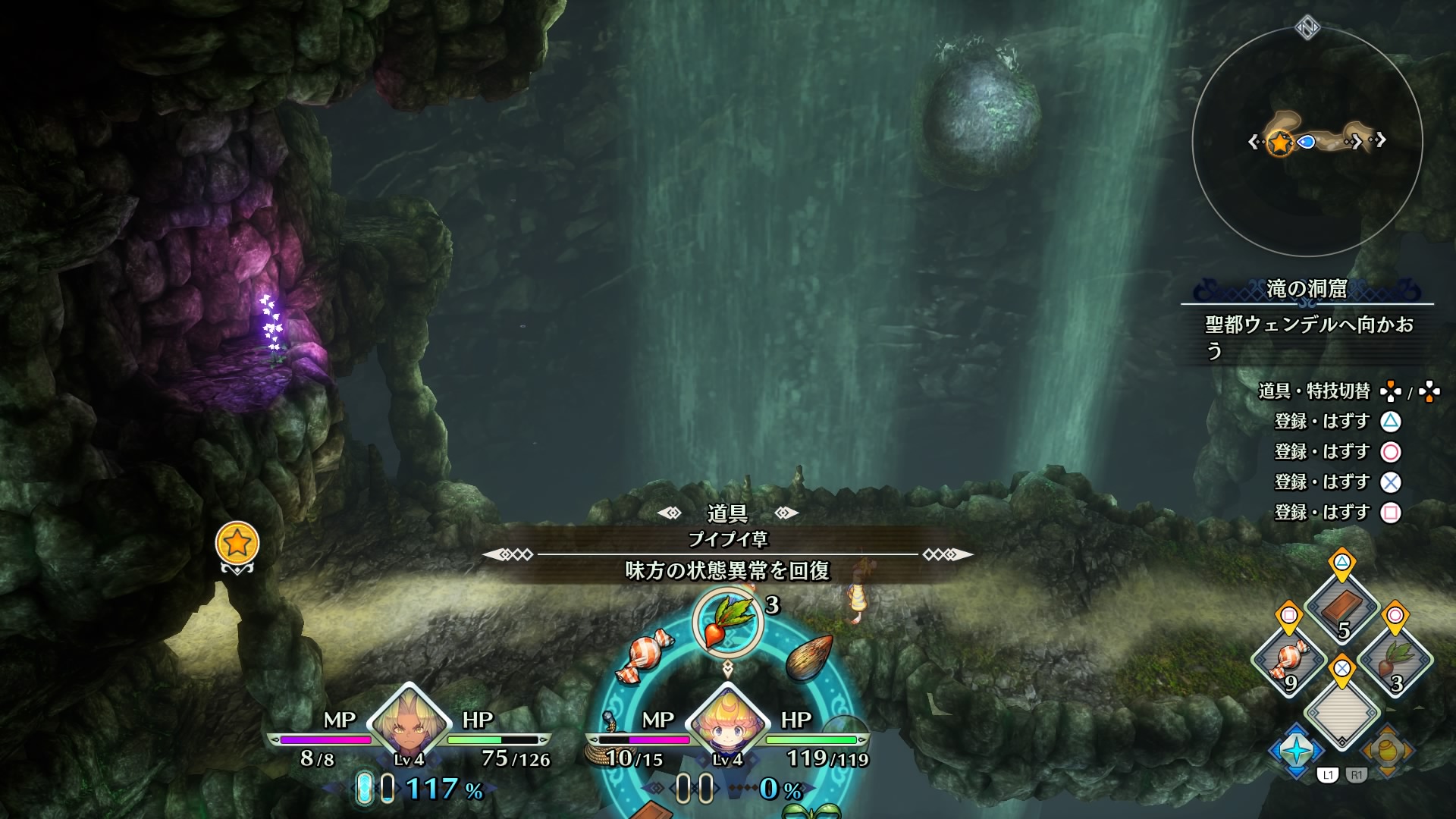Image resolution: width=1456 pixels, height=819 pixels.
Task: Click the left arrow beside the 道具 heading
Action: coord(670,513)
